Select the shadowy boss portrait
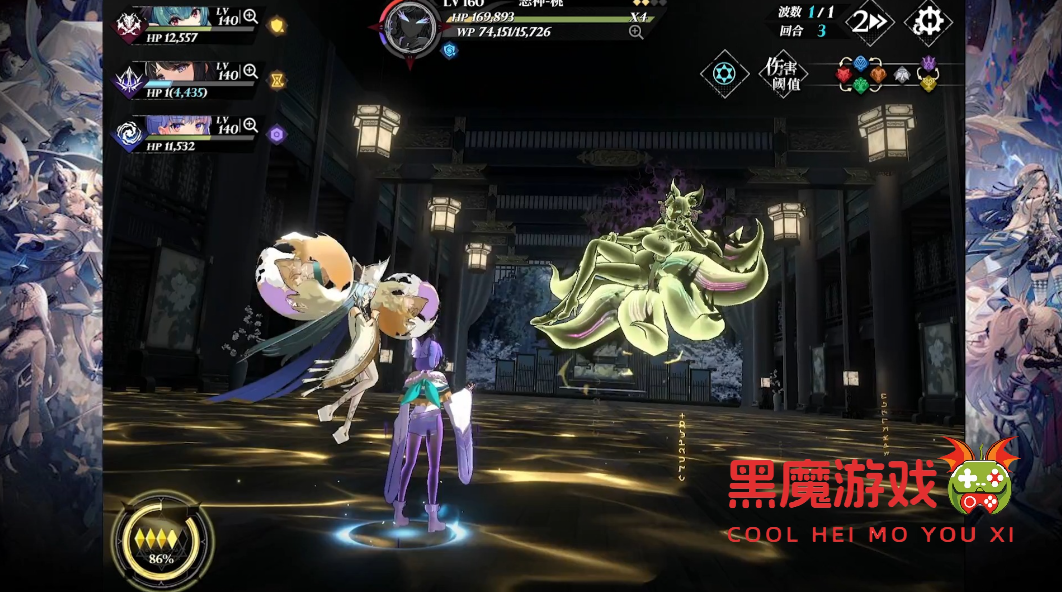 click(410, 26)
